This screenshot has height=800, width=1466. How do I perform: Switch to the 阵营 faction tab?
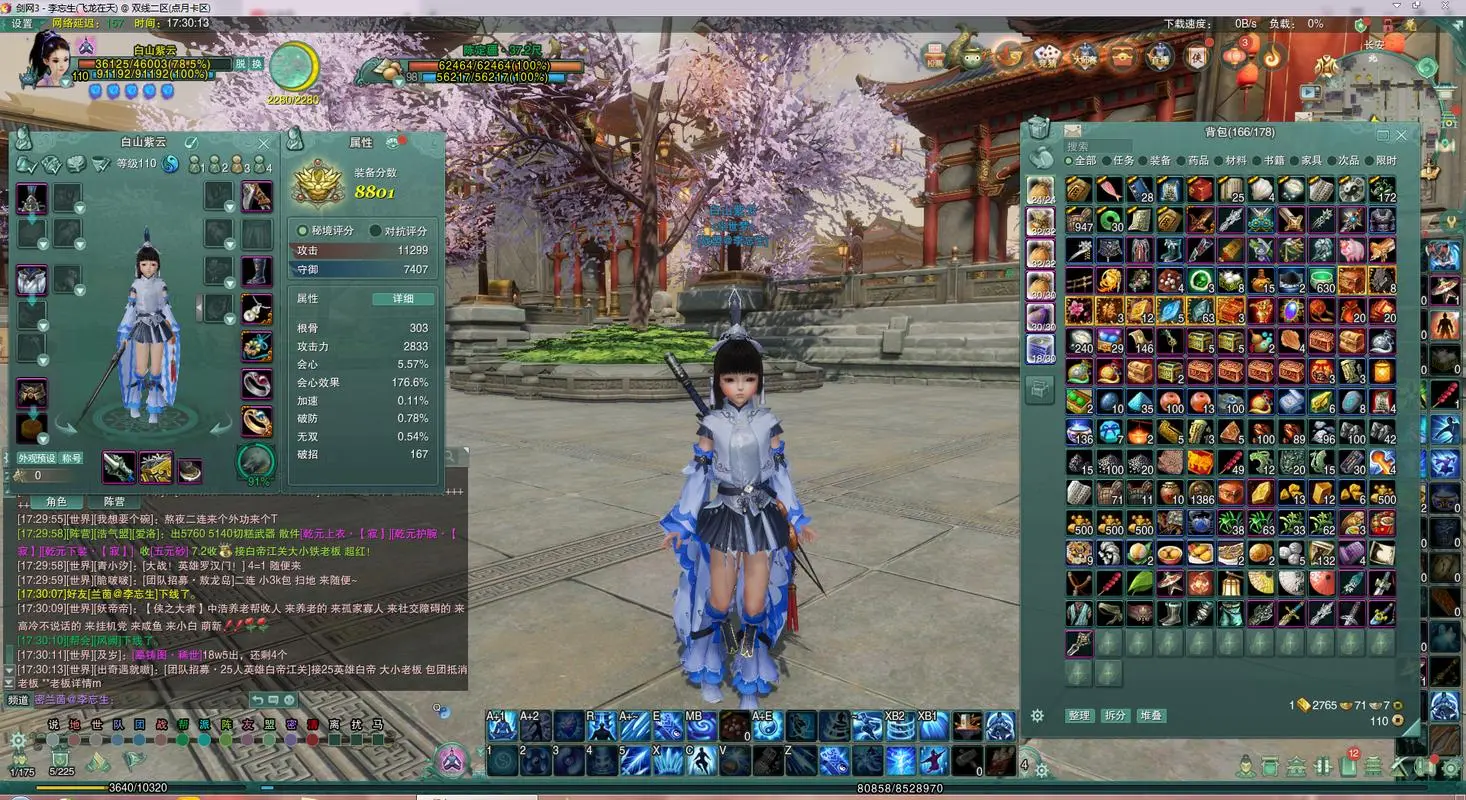click(x=114, y=501)
